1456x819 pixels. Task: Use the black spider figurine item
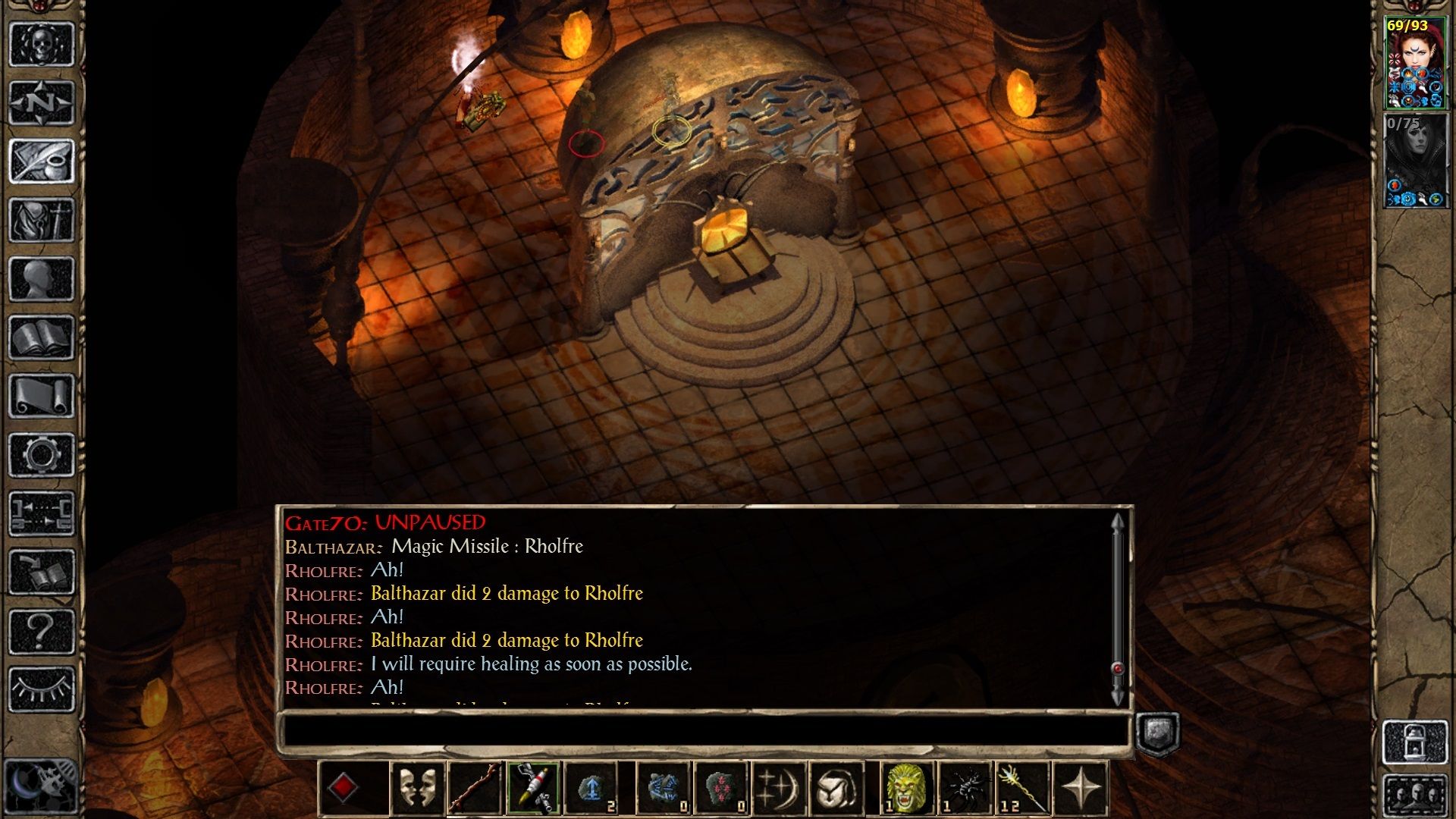(x=965, y=788)
